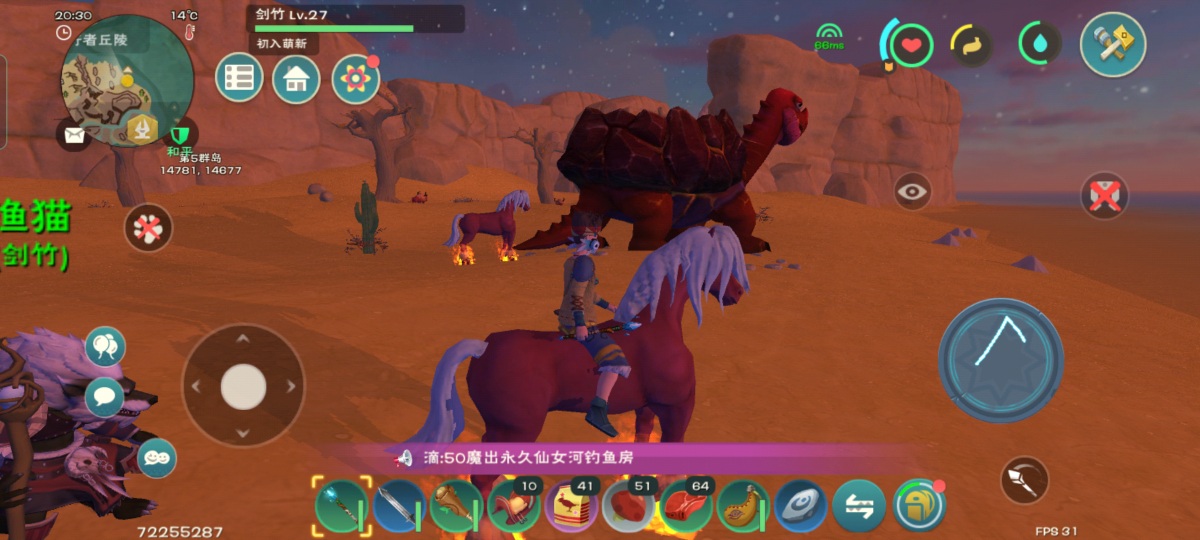Open the flower icon with red dot
This screenshot has height=540, width=1200.
[355, 79]
